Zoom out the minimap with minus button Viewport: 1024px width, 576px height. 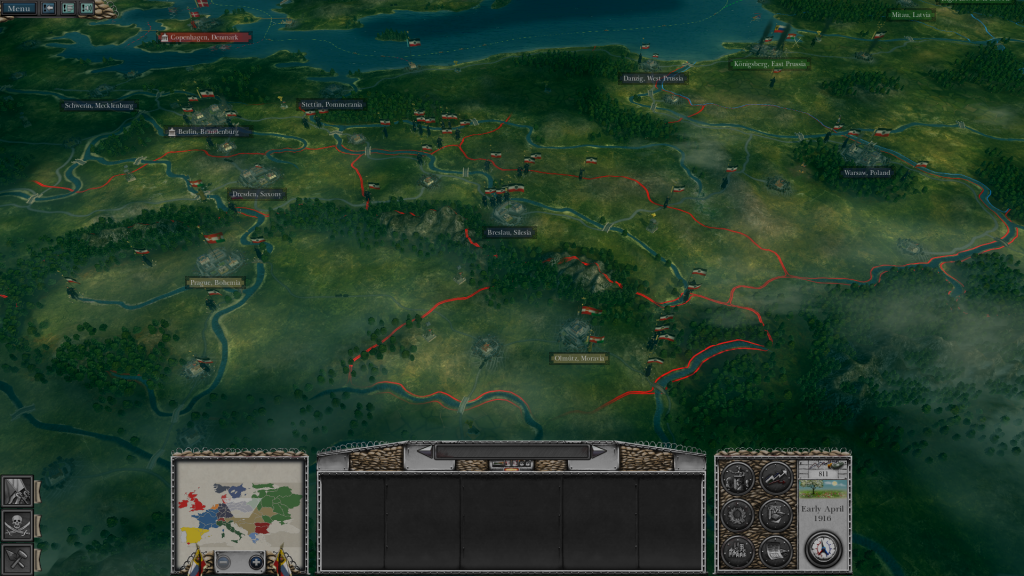pyautogui.click(x=224, y=563)
